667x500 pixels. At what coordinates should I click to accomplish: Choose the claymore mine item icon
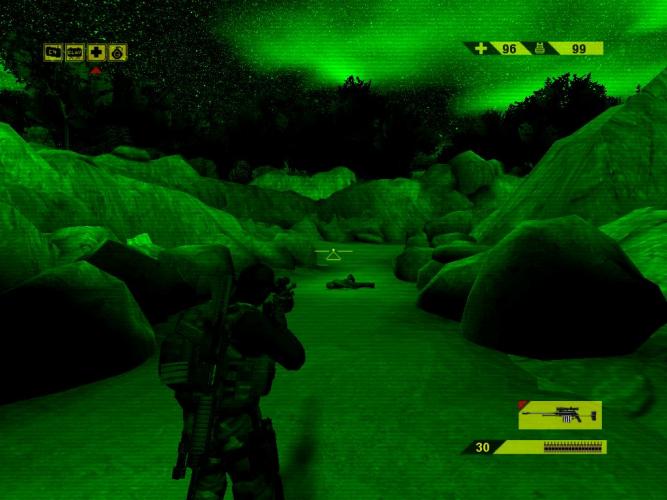click(74, 52)
